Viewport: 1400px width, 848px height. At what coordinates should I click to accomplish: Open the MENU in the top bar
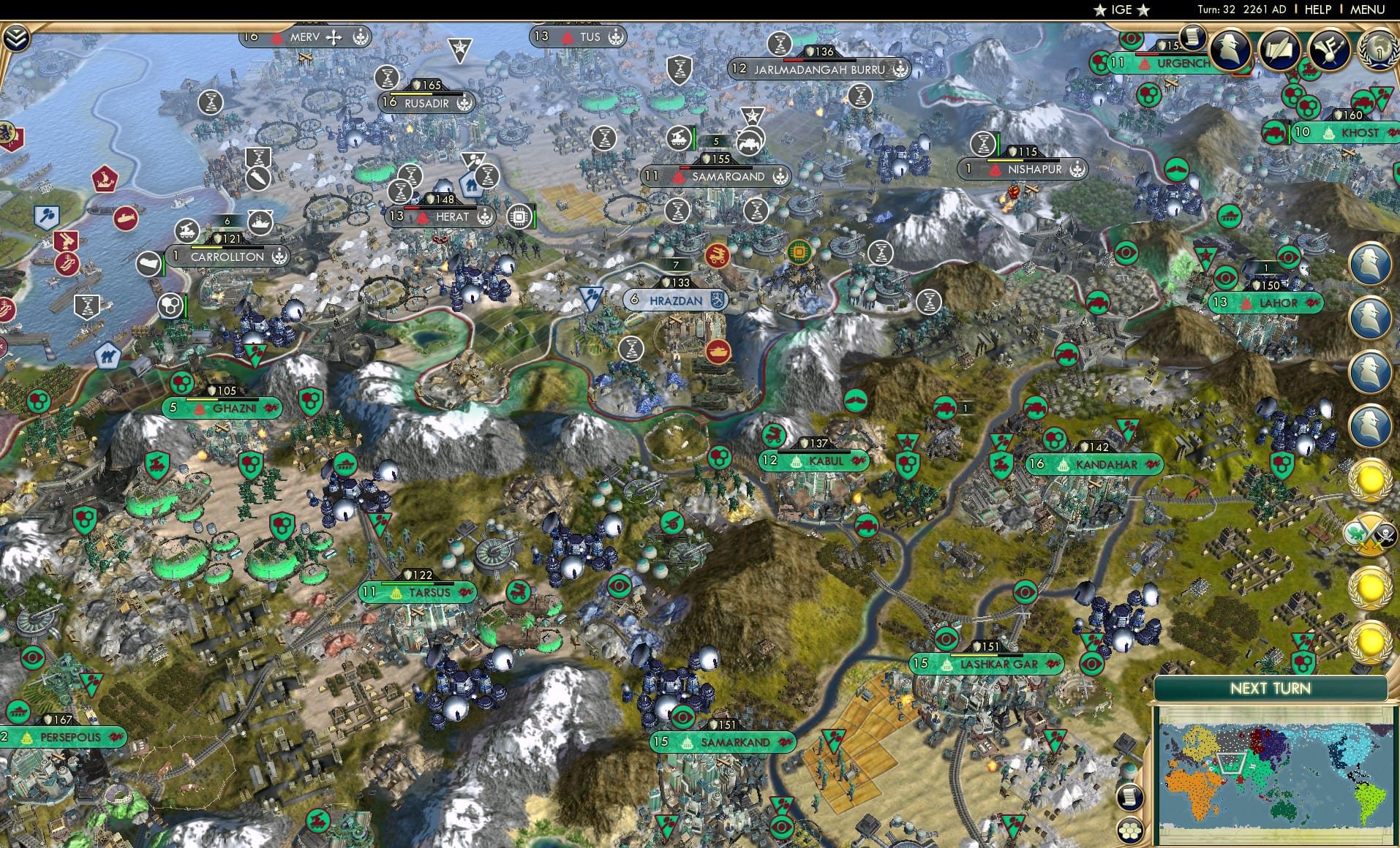tap(1366, 10)
